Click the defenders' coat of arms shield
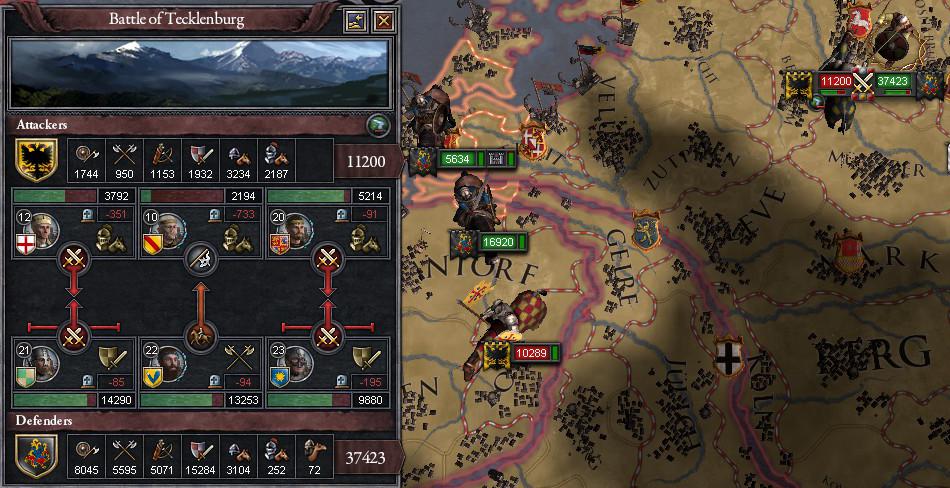The width and height of the screenshot is (950, 488). pos(32,457)
